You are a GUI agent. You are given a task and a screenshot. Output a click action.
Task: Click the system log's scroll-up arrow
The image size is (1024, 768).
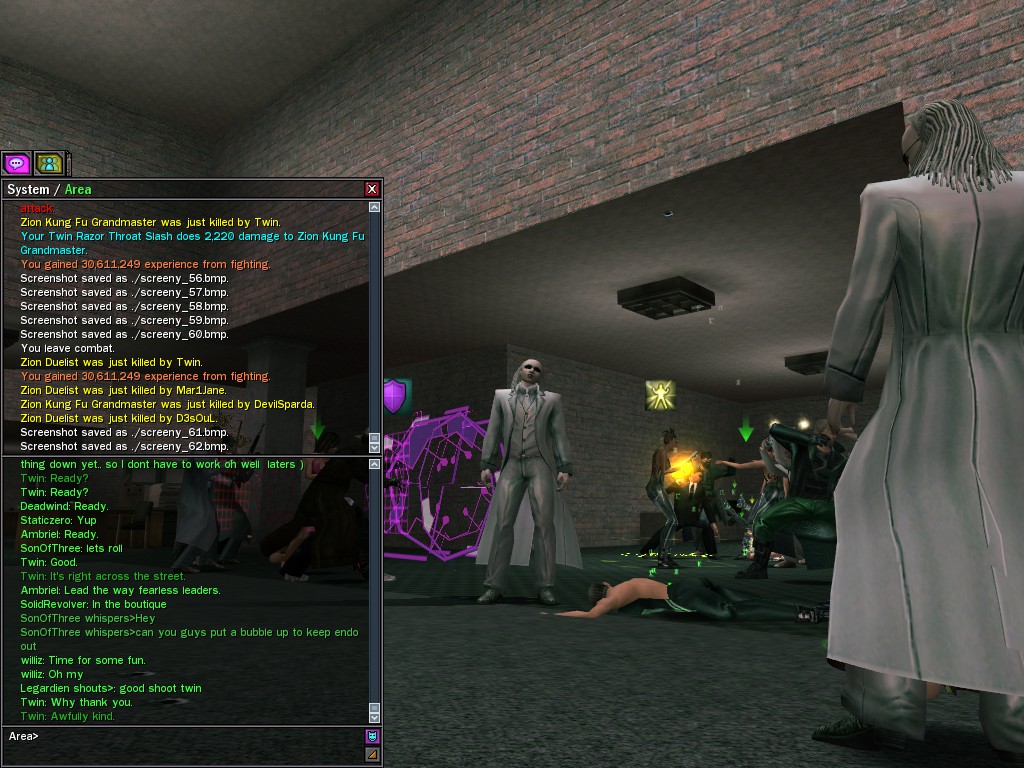click(x=375, y=208)
